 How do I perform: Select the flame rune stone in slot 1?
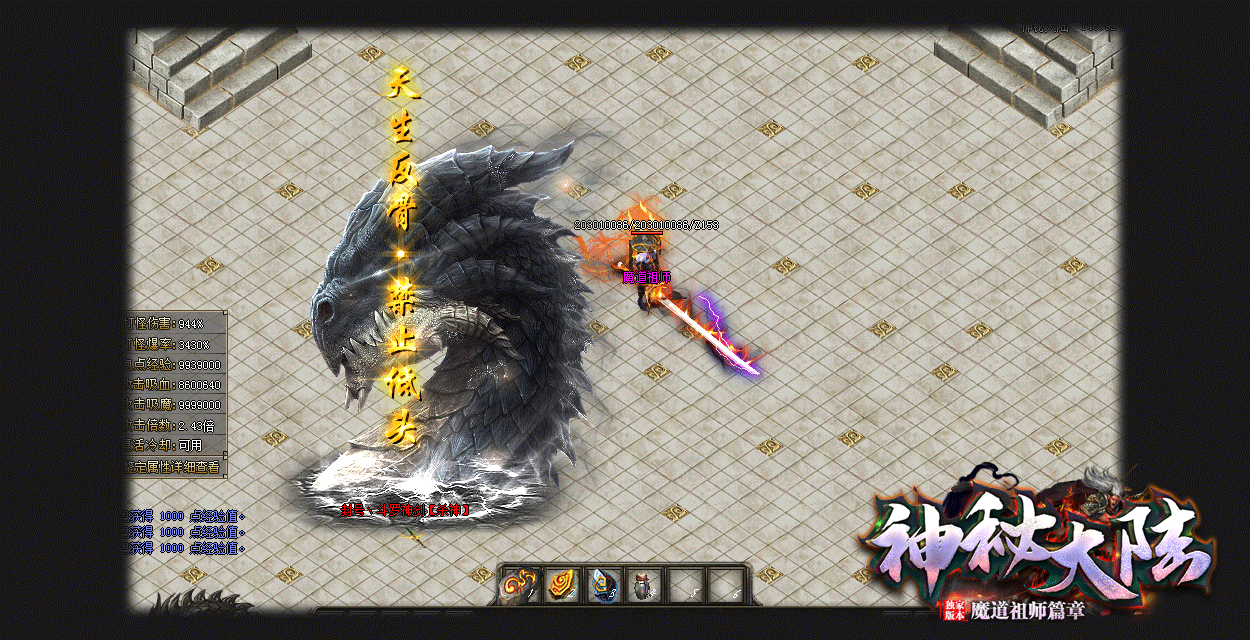coord(520,585)
